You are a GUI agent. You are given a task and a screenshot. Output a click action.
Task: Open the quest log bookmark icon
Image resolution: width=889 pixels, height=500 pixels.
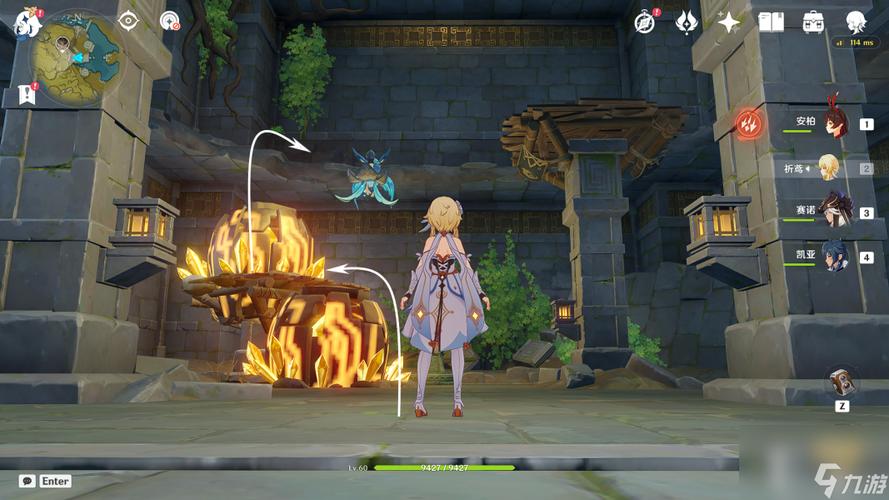(x=26, y=95)
